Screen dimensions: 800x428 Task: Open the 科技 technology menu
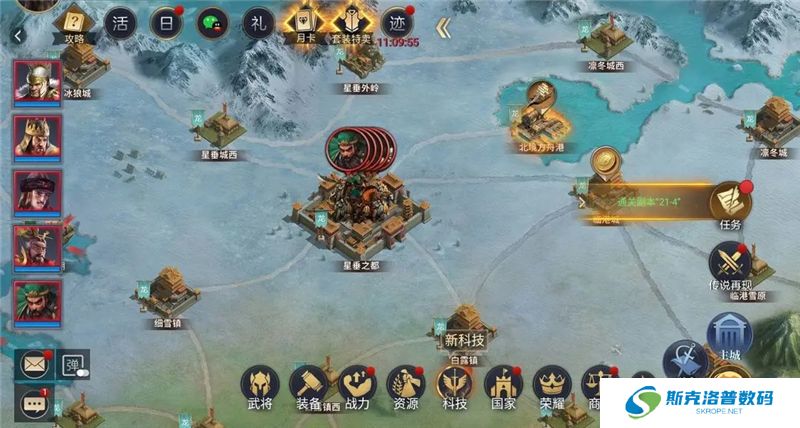pyautogui.click(x=455, y=386)
